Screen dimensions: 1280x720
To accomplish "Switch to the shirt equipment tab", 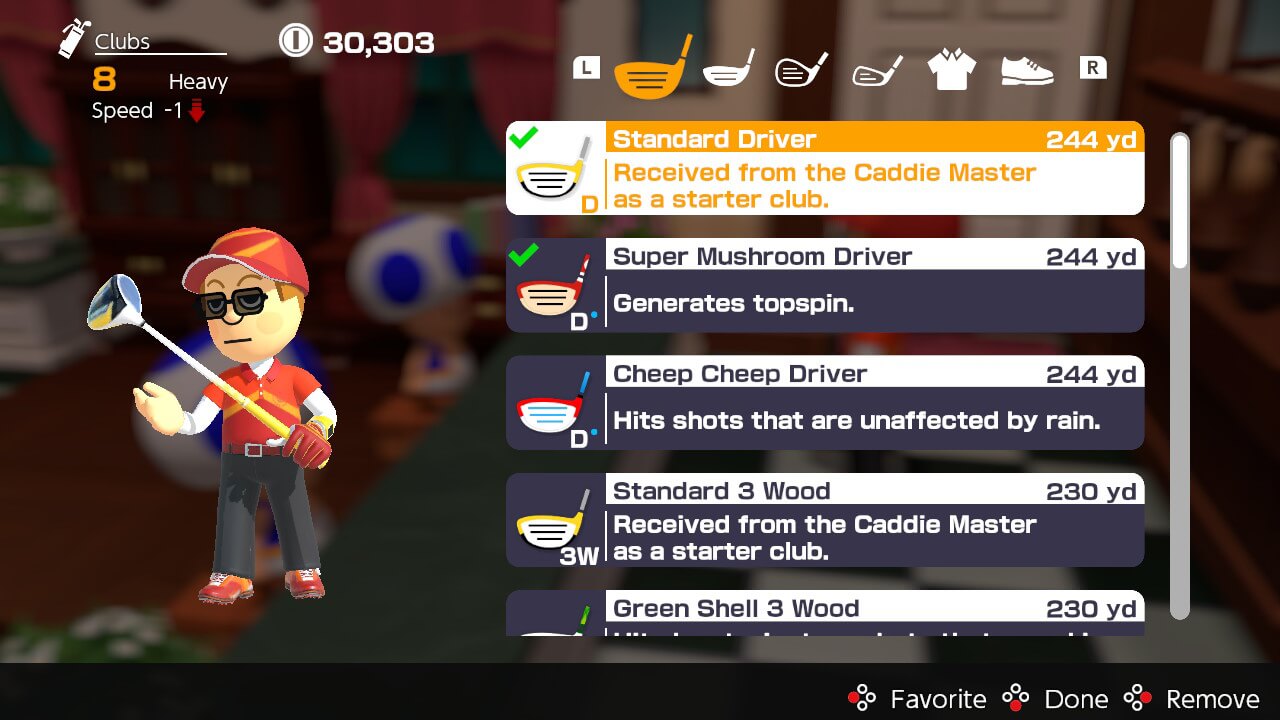I will 950,65.
